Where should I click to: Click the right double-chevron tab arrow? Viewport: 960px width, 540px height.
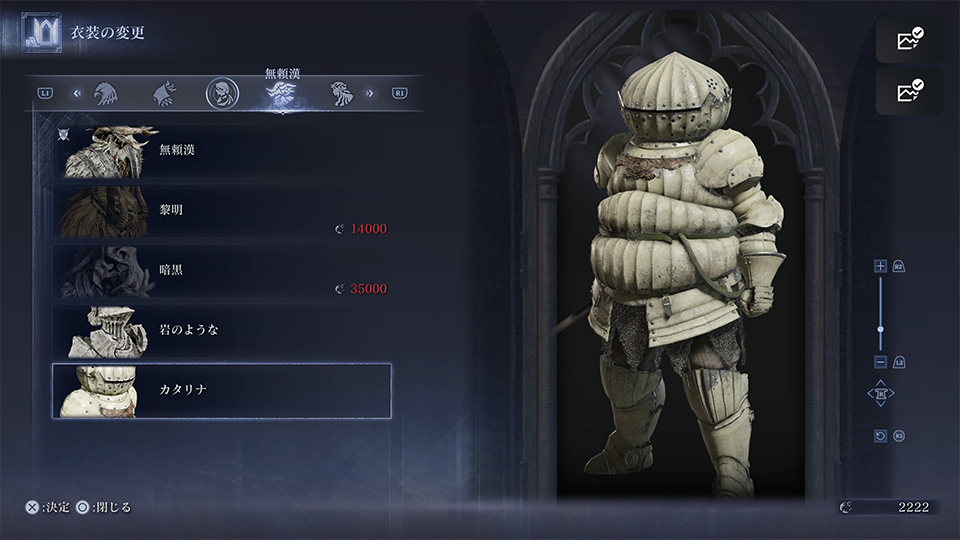(370, 94)
